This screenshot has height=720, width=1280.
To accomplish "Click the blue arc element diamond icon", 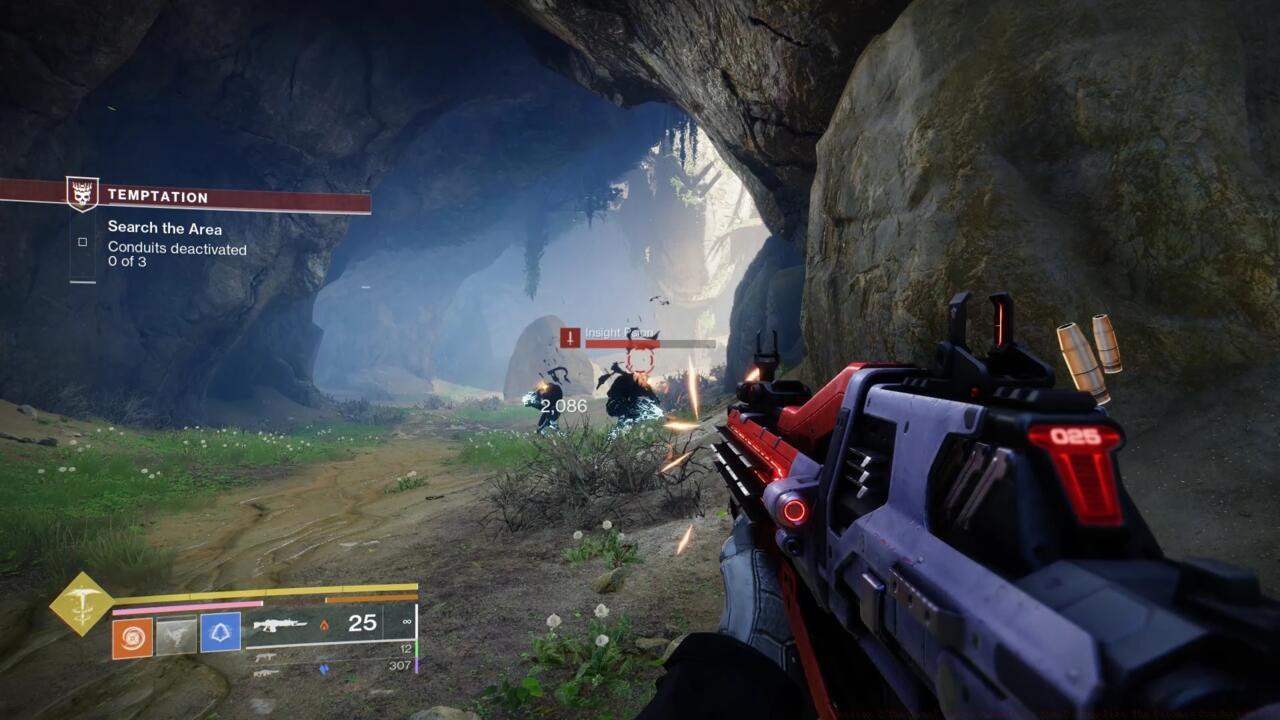I will [x=324, y=670].
